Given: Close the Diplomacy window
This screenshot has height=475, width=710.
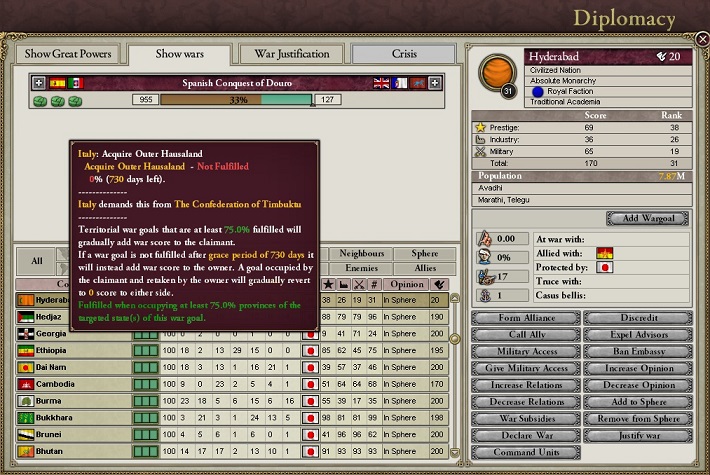Looking at the screenshot, I should coord(702,40).
